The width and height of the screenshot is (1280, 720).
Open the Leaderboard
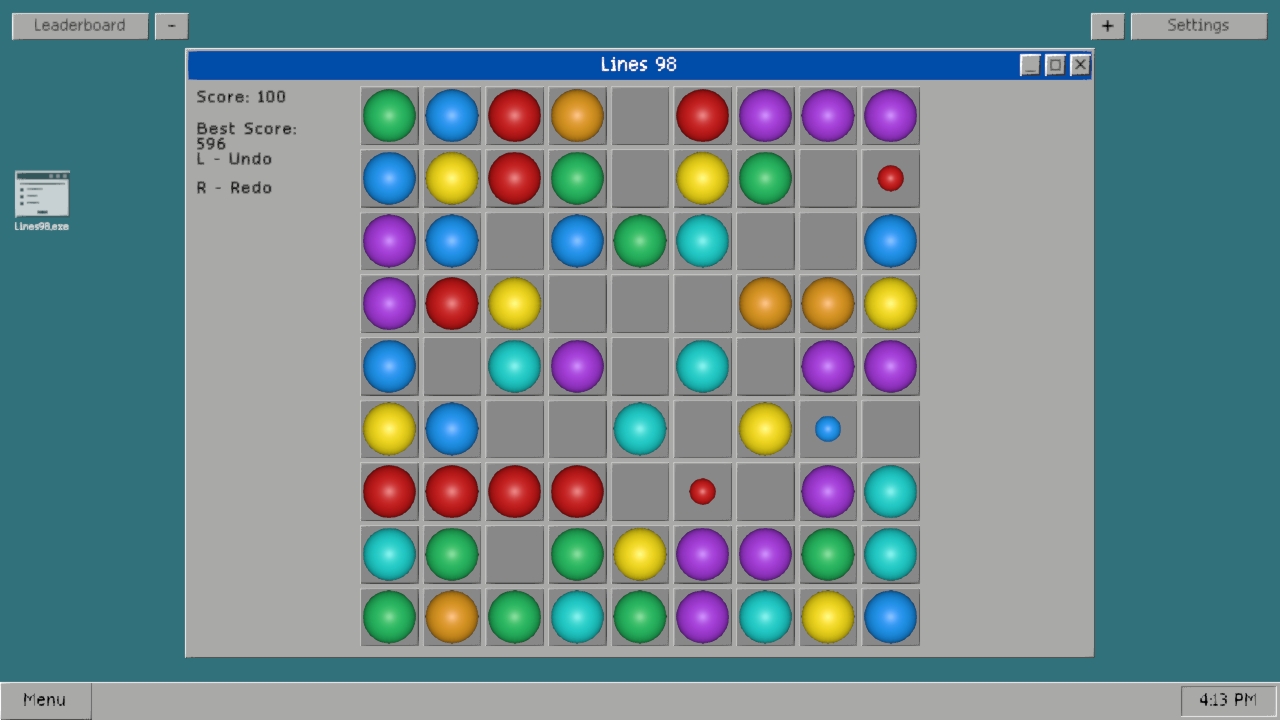click(79, 25)
